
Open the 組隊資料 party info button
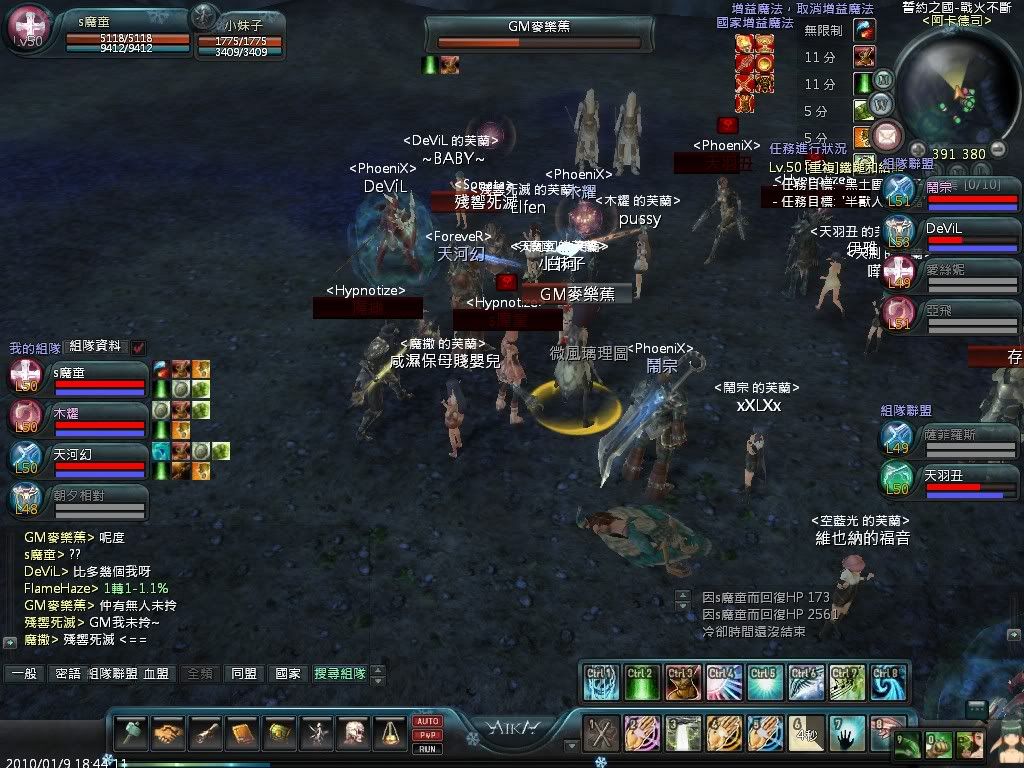pos(95,347)
